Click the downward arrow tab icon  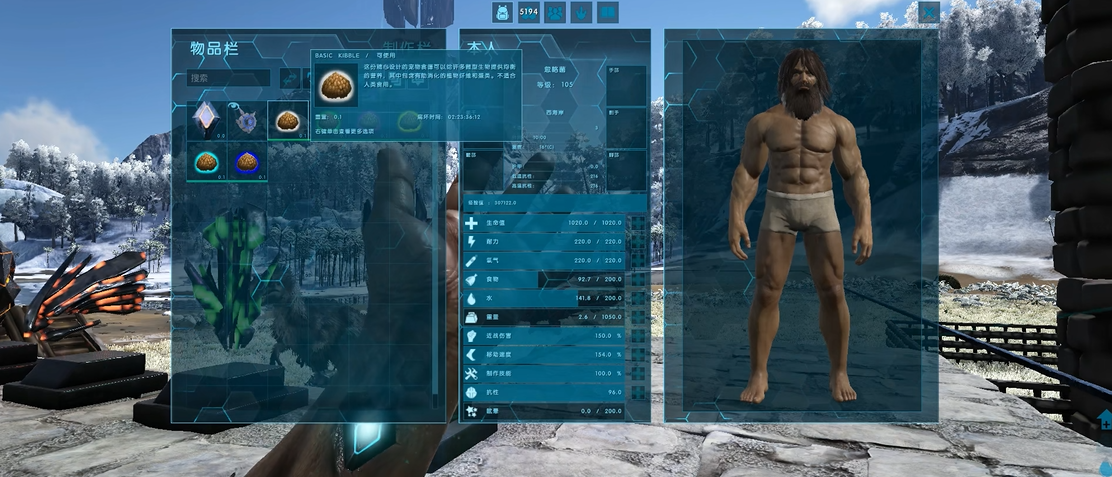click(x=581, y=12)
